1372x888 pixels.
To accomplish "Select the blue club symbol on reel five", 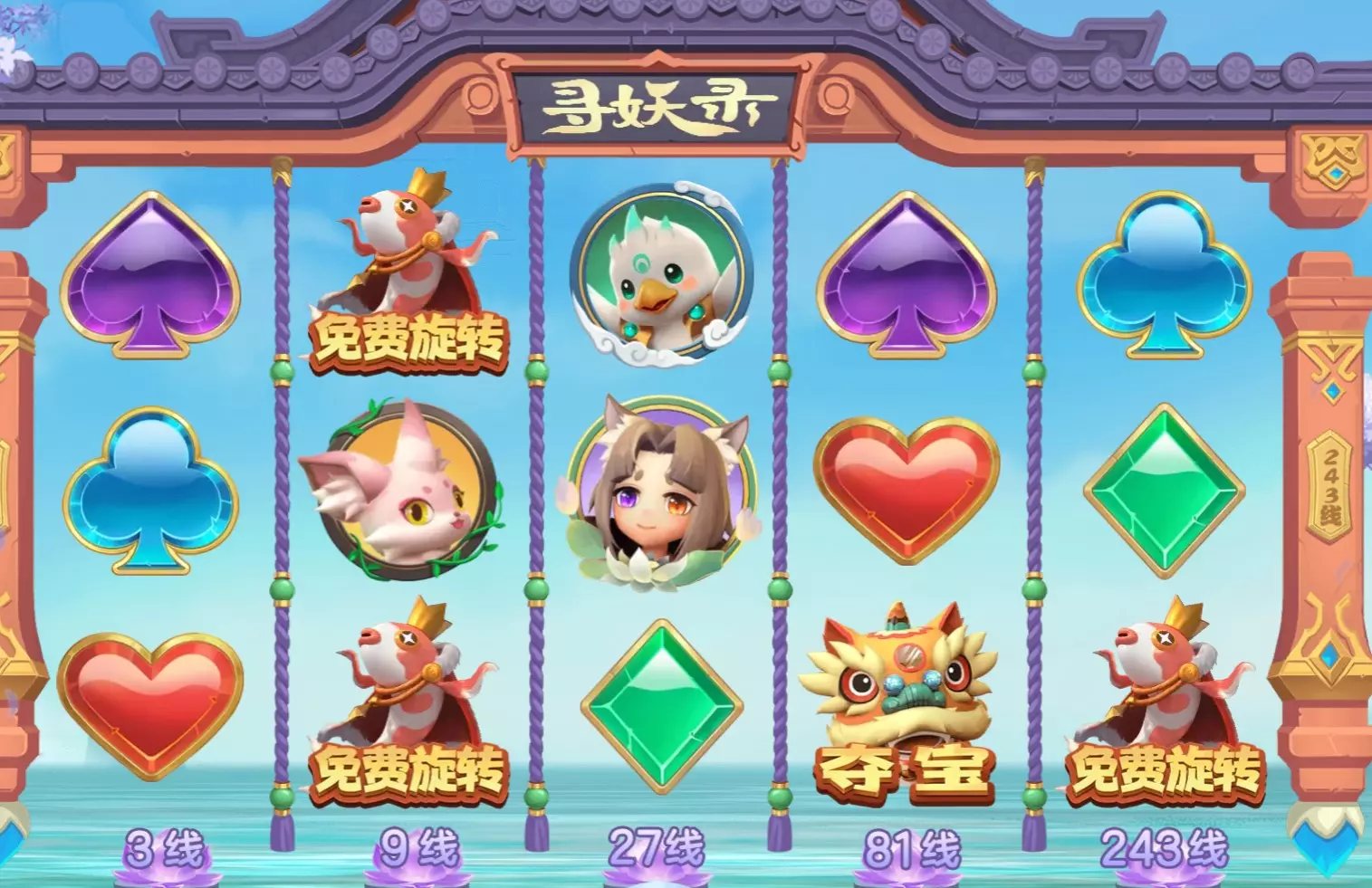I will click(1164, 276).
